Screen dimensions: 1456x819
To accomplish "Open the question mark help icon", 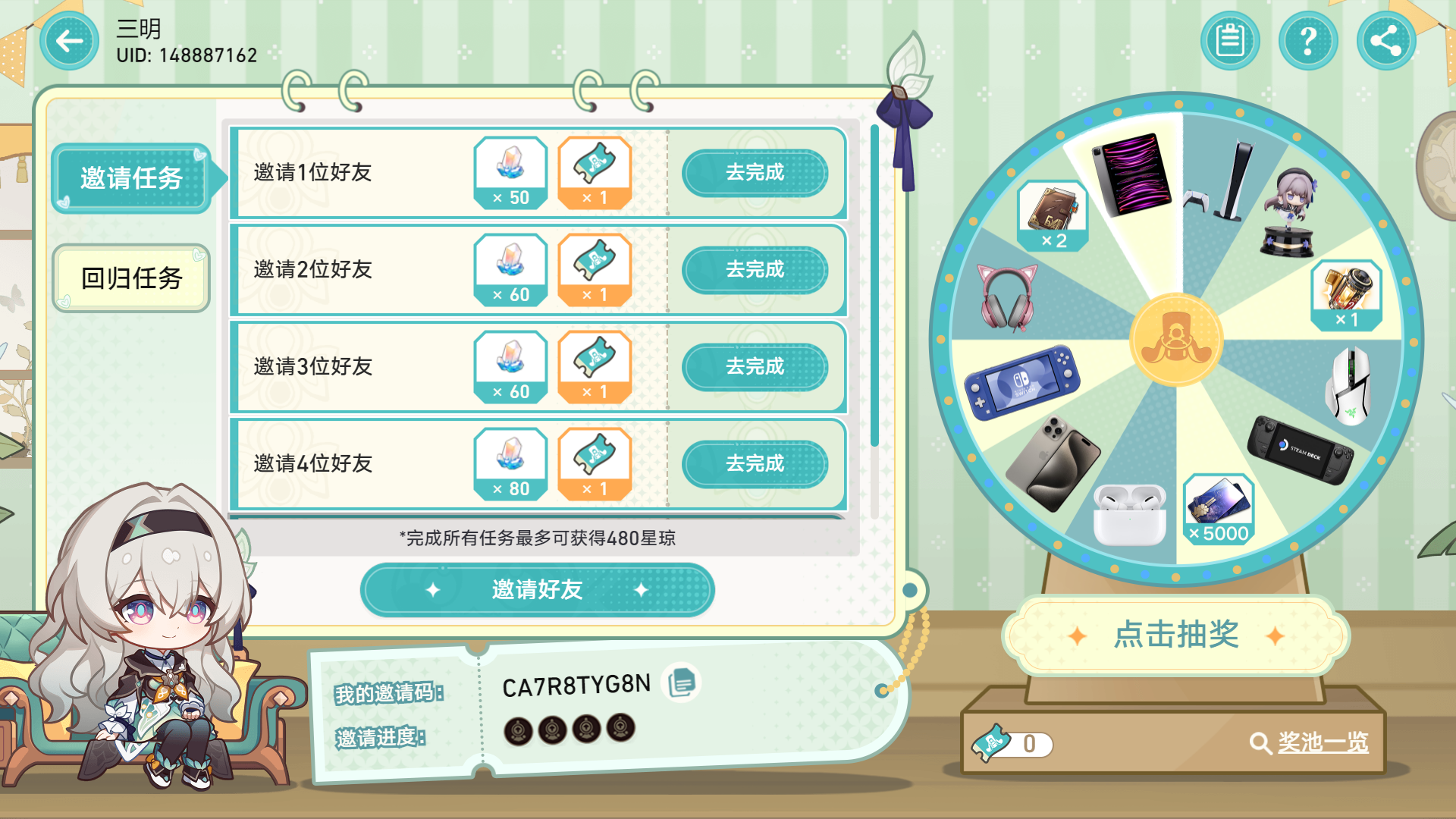I will pos(1307,42).
